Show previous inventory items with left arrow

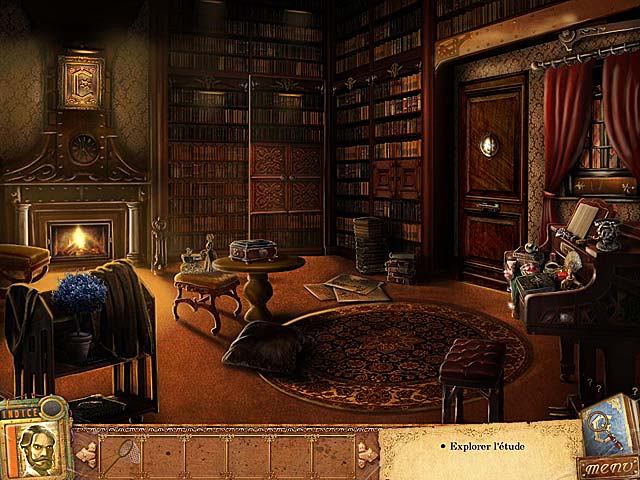pyautogui.click(x=85, y=455)
